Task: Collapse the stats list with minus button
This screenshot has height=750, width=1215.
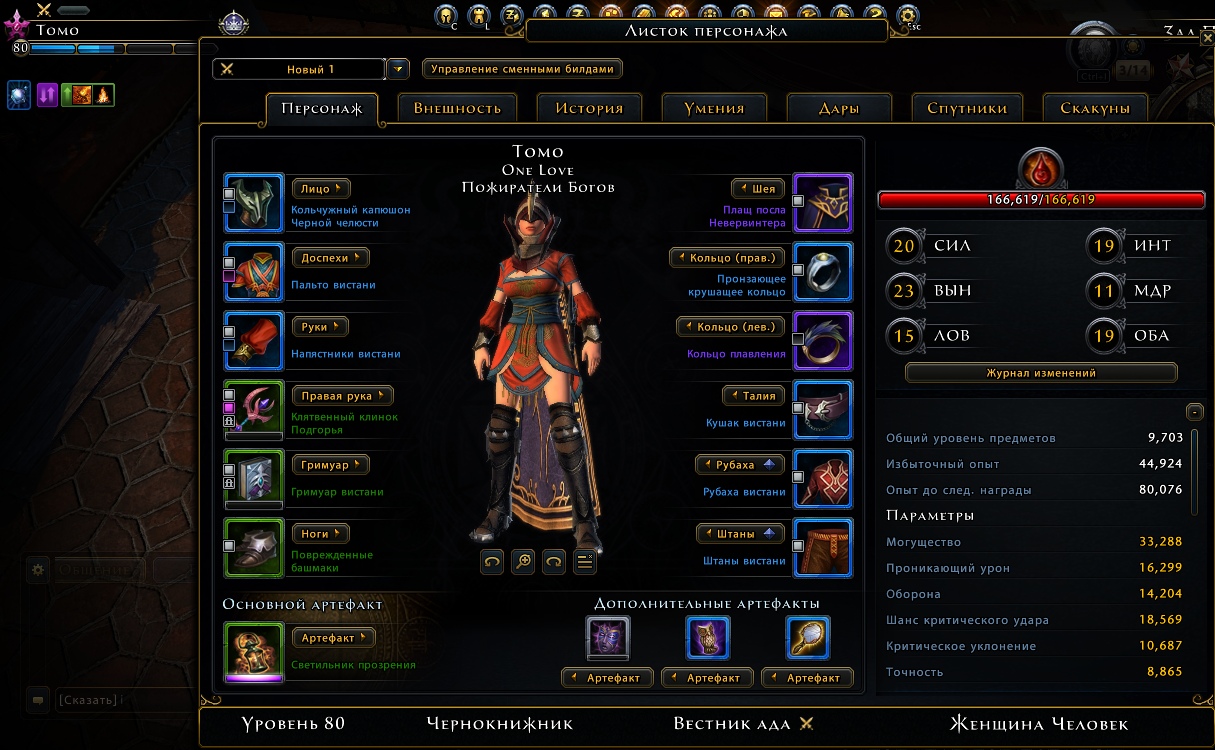Action: tap(1193, 412)
